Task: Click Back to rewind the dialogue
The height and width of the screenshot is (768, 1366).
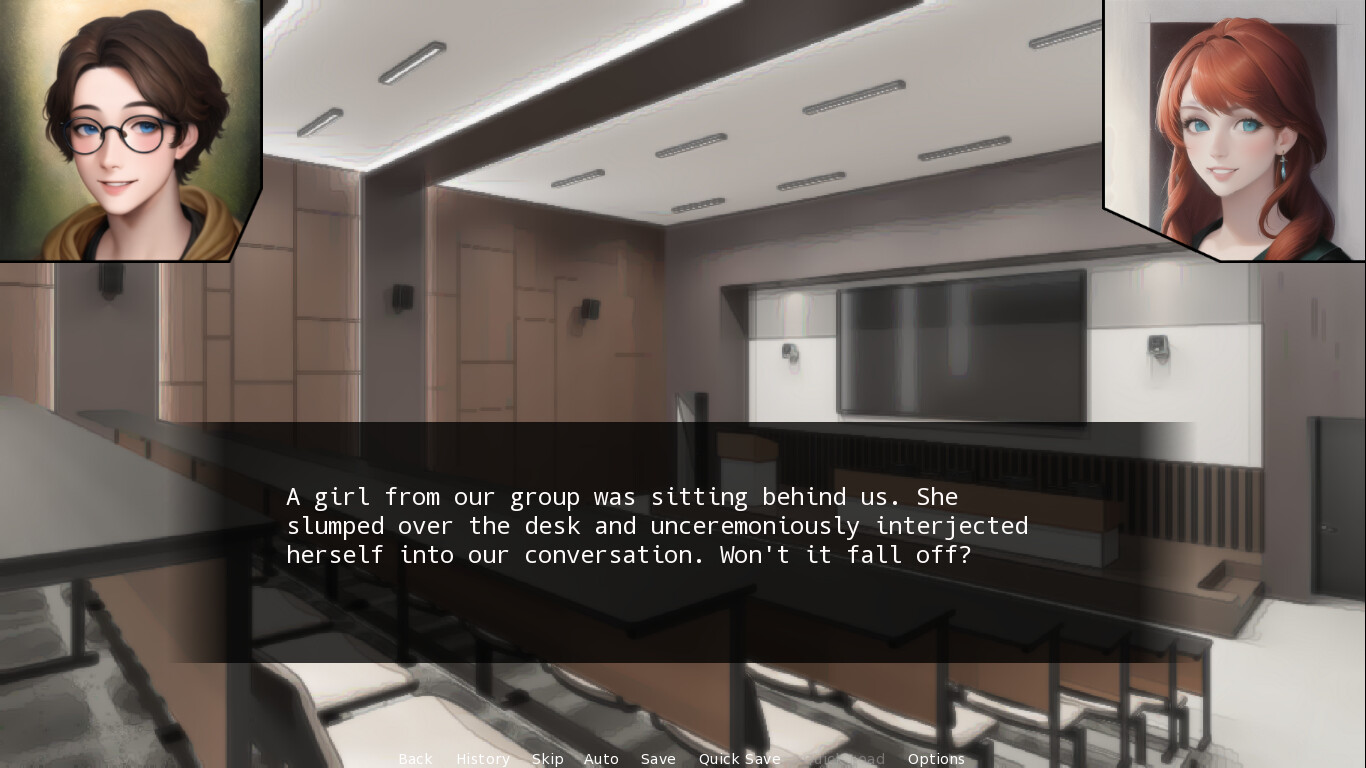Action: 415,759
